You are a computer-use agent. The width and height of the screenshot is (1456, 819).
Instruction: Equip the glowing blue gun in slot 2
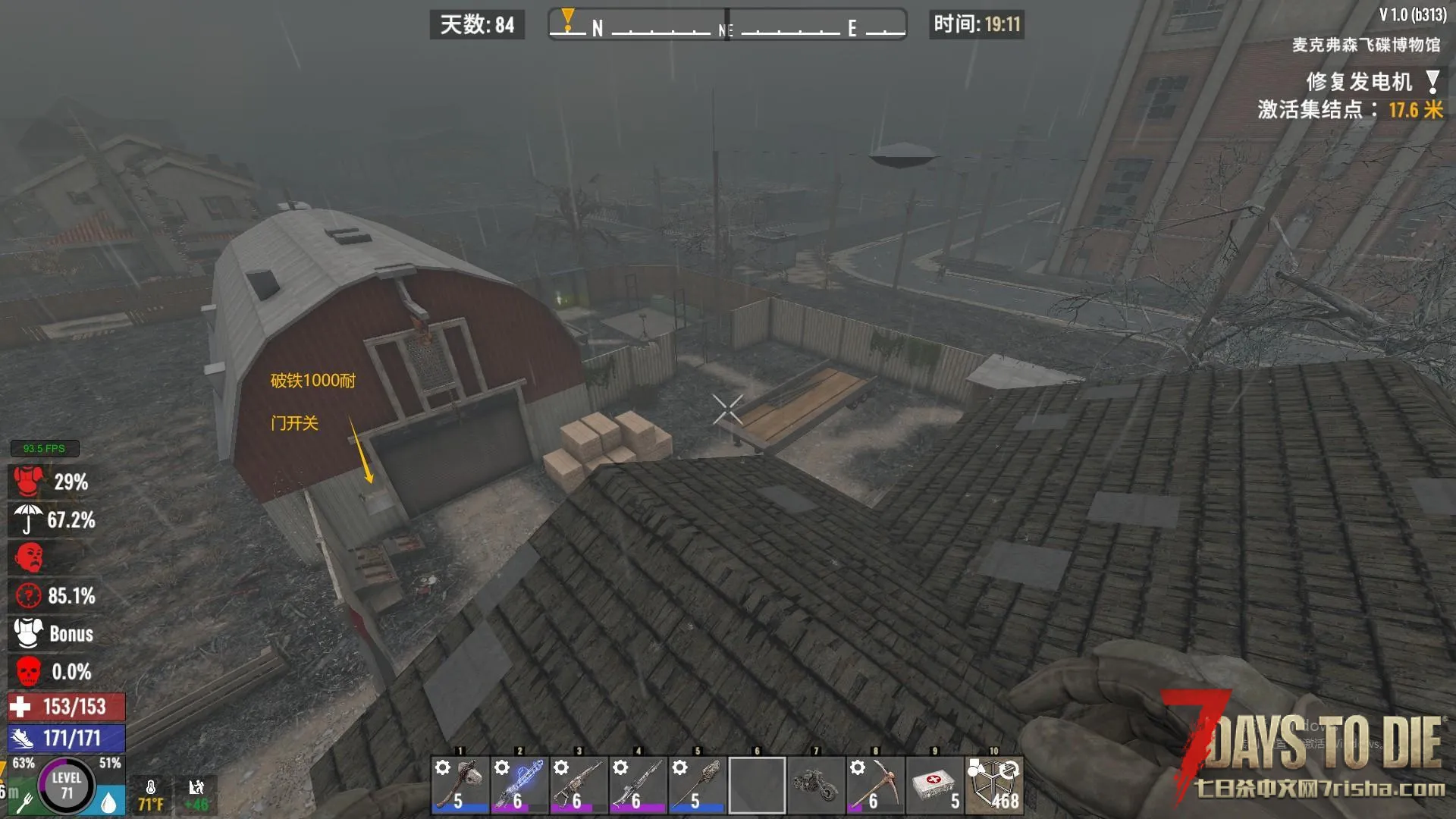point(519,785)
